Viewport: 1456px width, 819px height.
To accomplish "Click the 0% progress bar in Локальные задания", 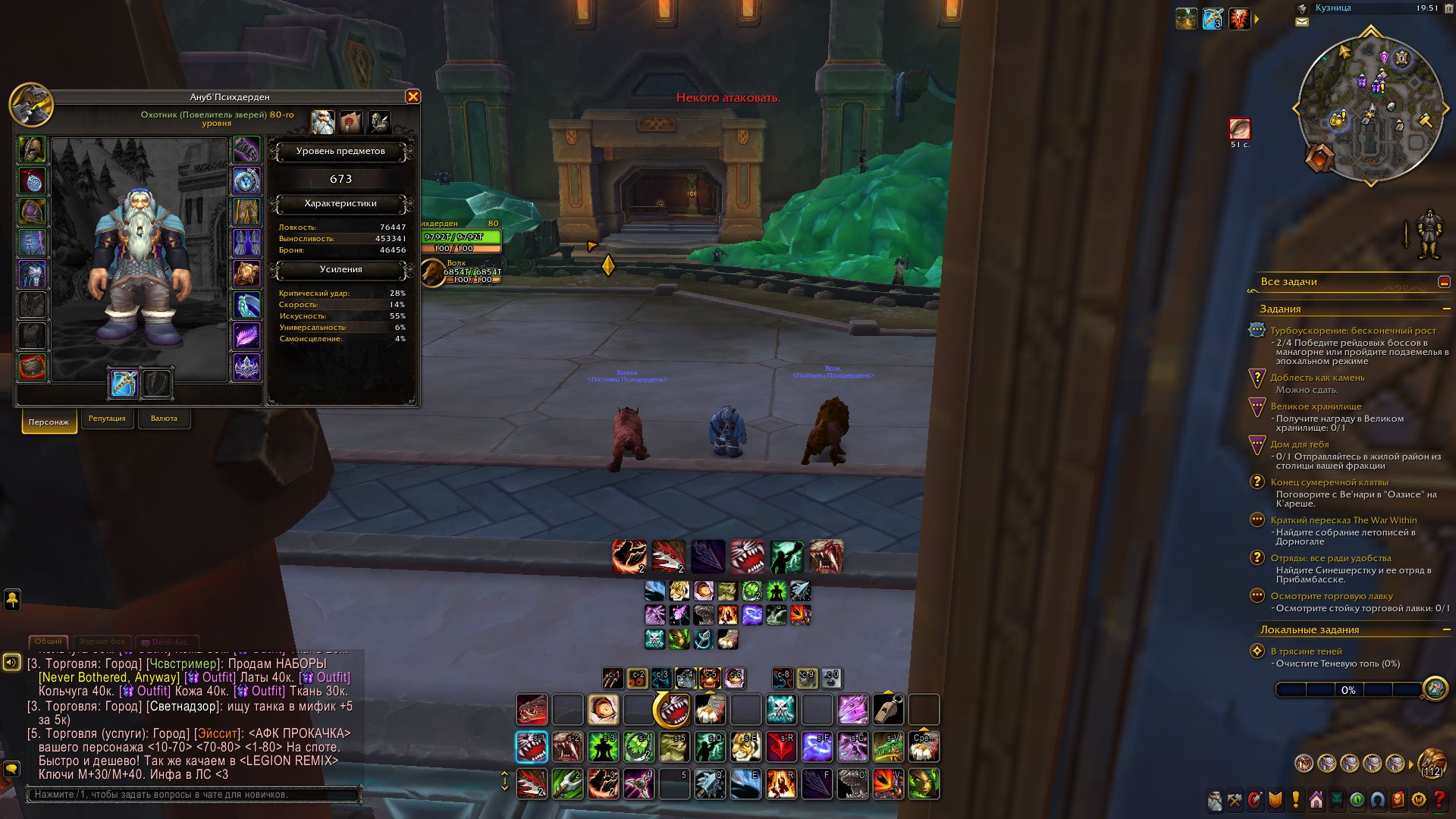I will 1350,689.
